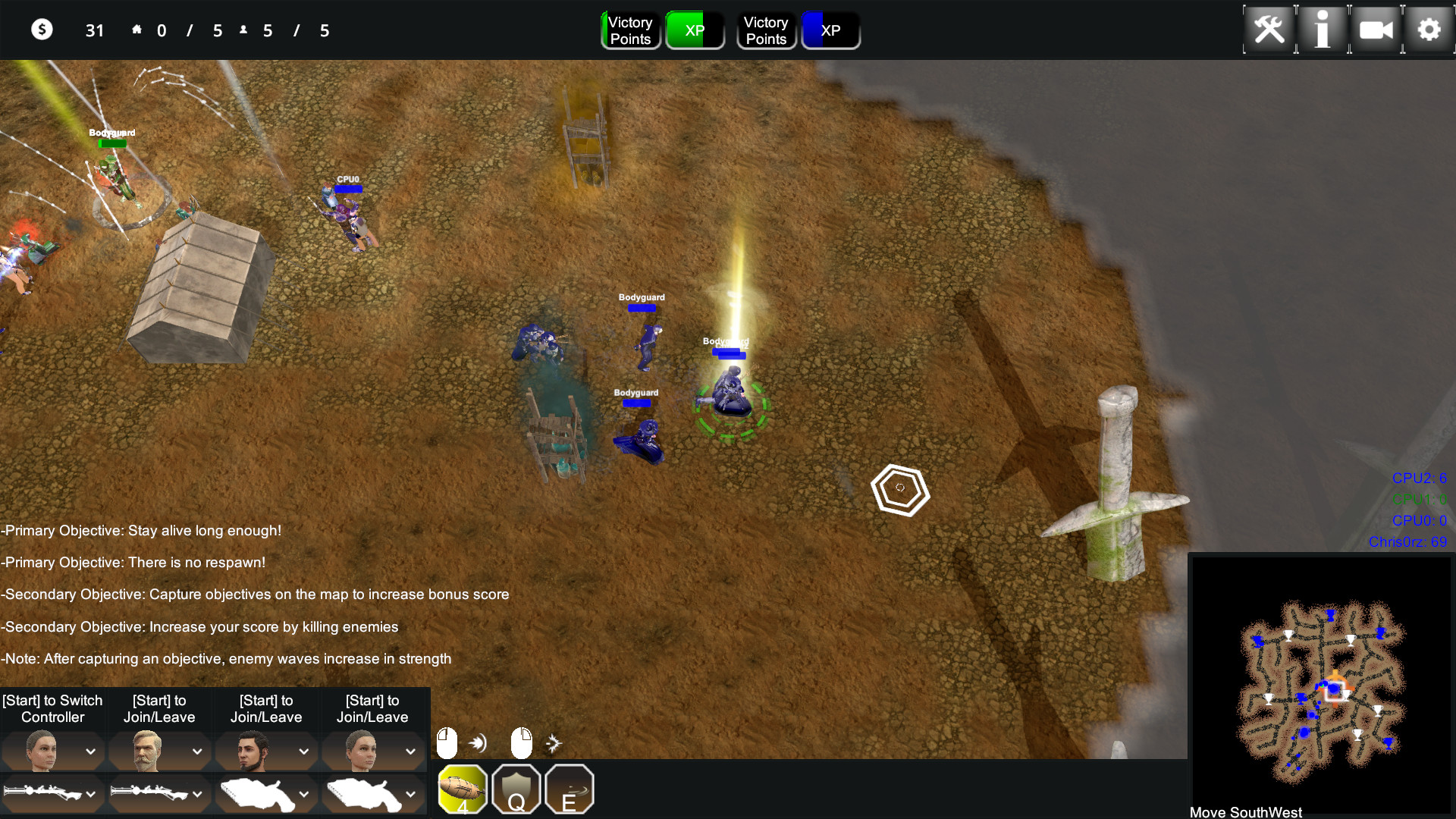1456x819 pixels.
Task: Select the blue Victory Points tab
Action: click(766, 30)
